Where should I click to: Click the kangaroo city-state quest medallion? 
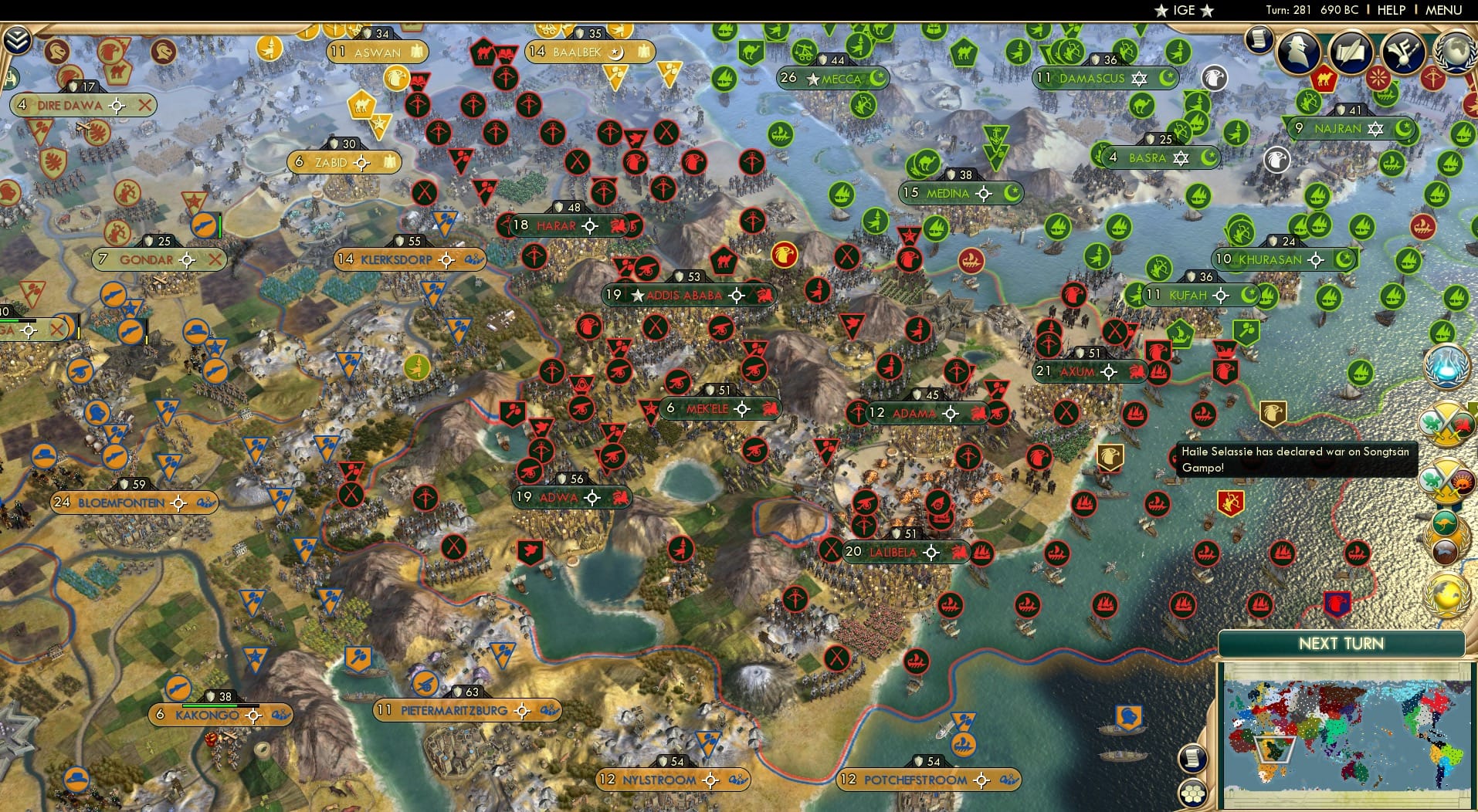pyautogui.click(x=1445, y=524)
